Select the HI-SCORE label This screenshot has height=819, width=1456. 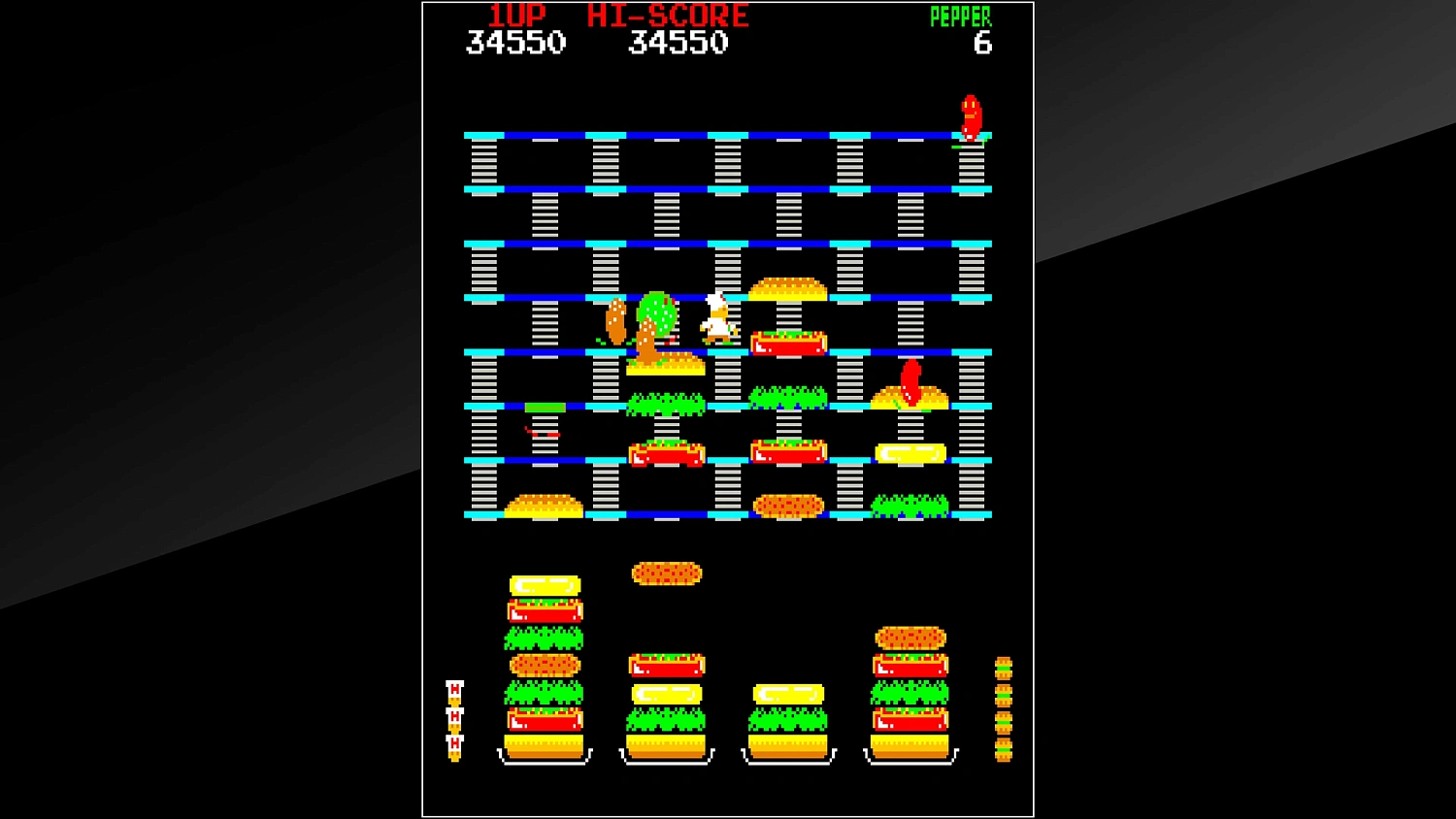[665, 15]
